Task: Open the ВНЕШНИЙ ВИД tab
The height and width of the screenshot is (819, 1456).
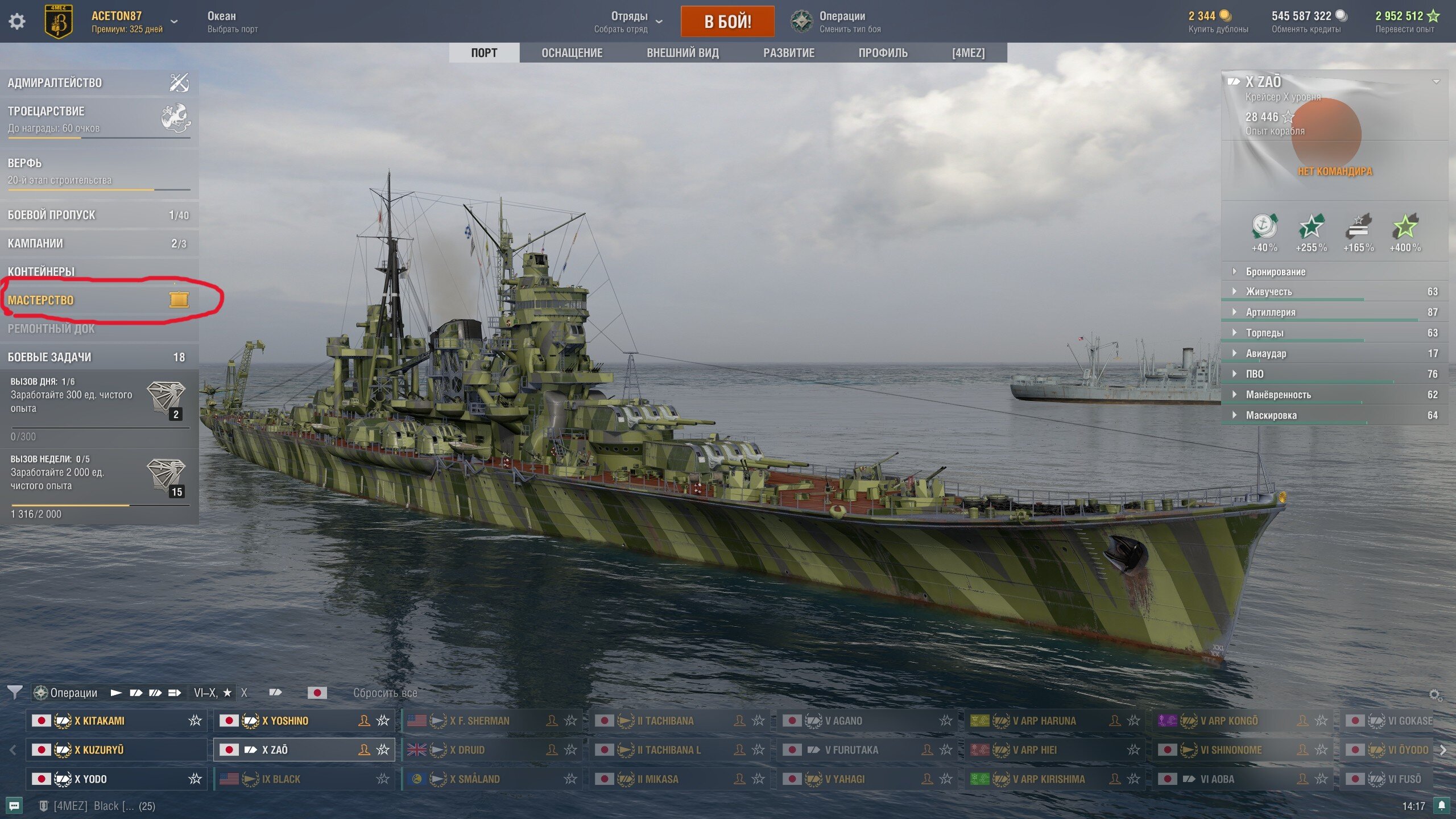Action: pos(682,53)
